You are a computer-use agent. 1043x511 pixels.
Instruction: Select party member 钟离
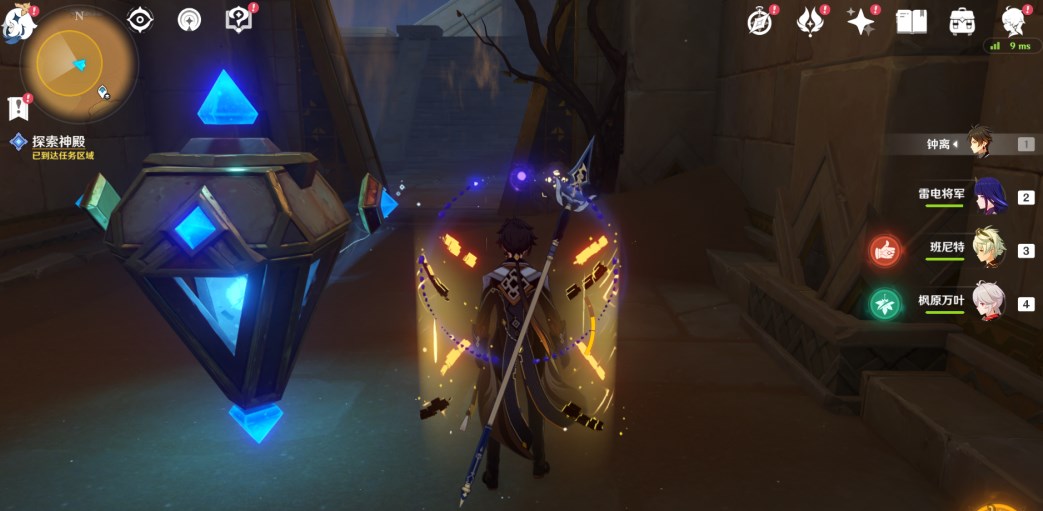[x=982, y=144]
